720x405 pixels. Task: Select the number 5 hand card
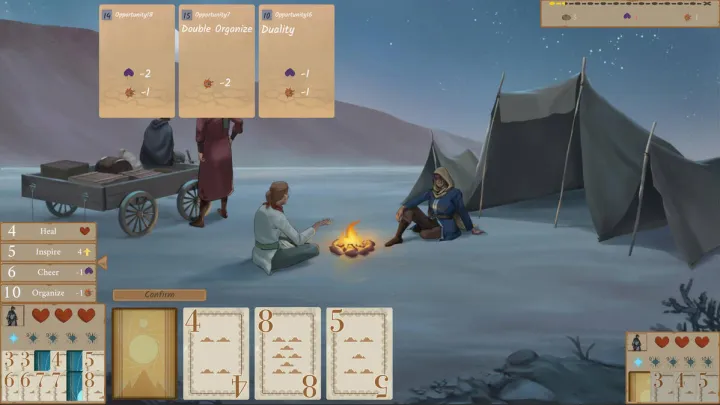click(359, 353)
